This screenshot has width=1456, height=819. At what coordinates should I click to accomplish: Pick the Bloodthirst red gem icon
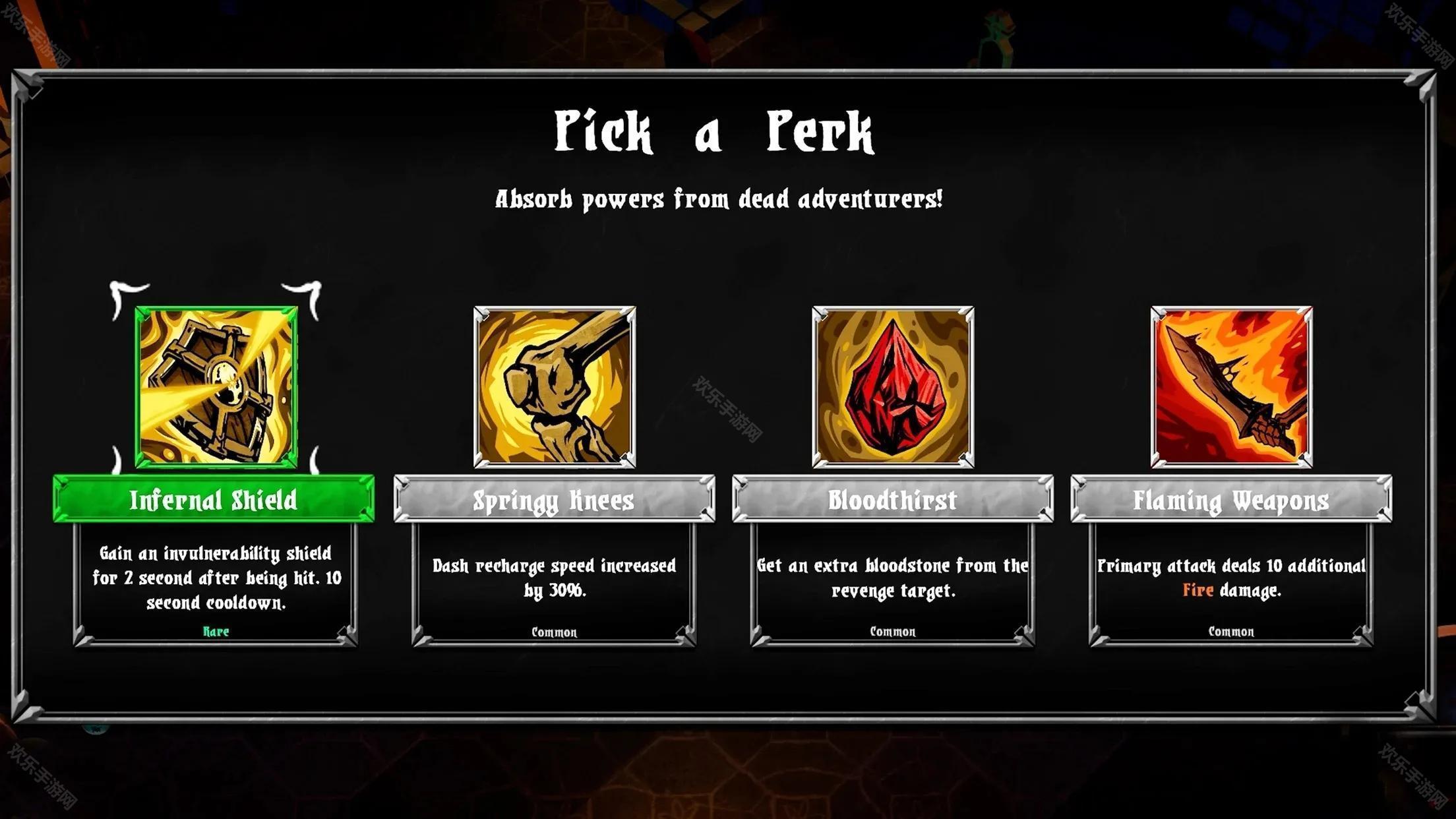(x=893, y=387)
